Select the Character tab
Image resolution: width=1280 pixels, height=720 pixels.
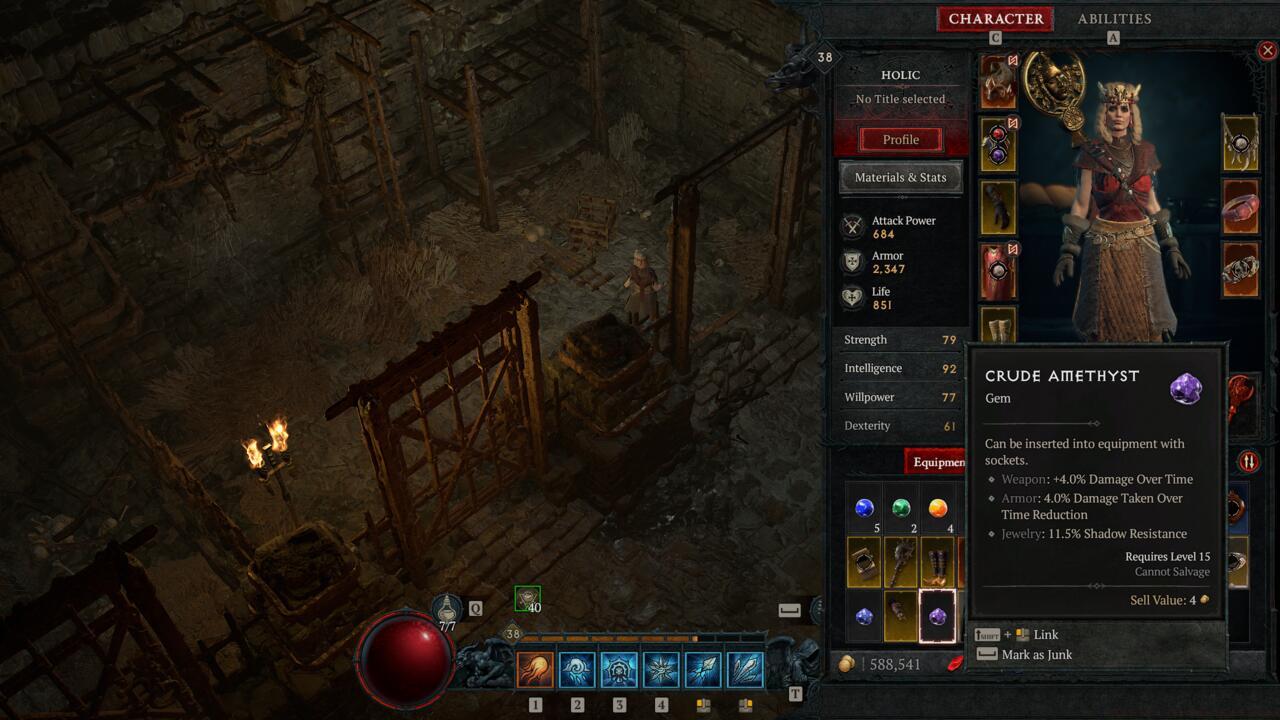995,19
